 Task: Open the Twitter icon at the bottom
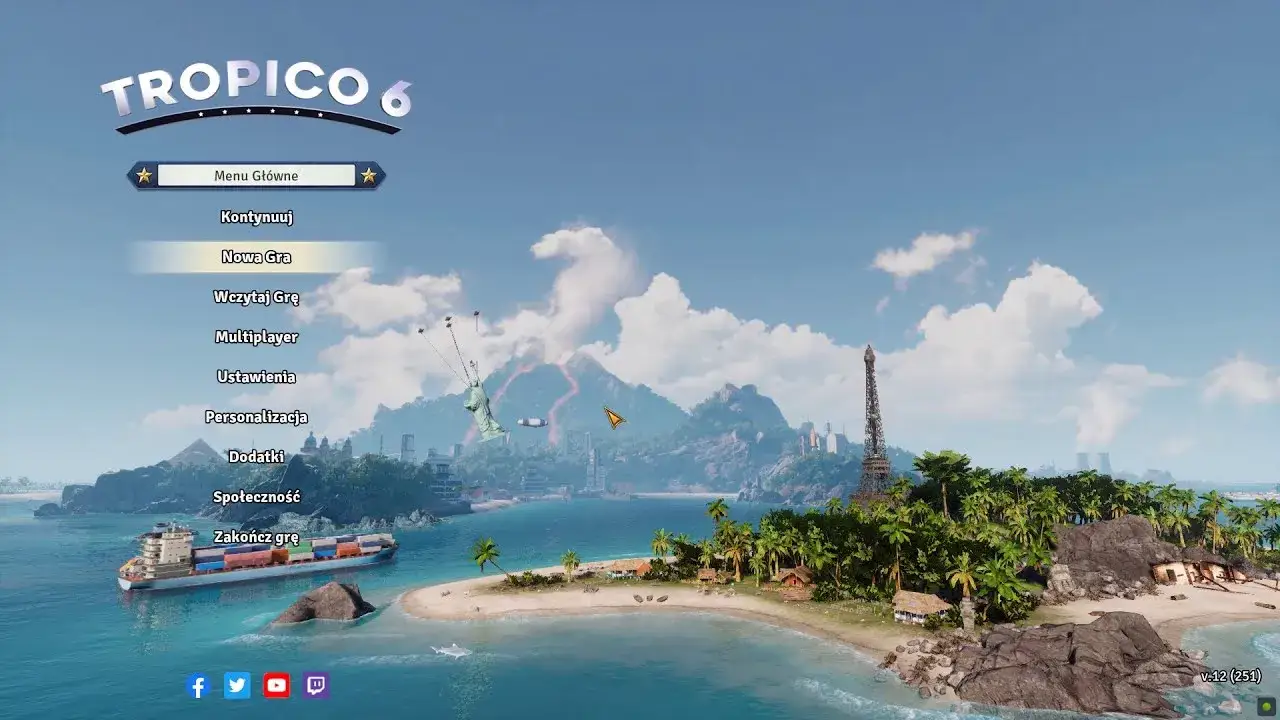pos(236,687)
